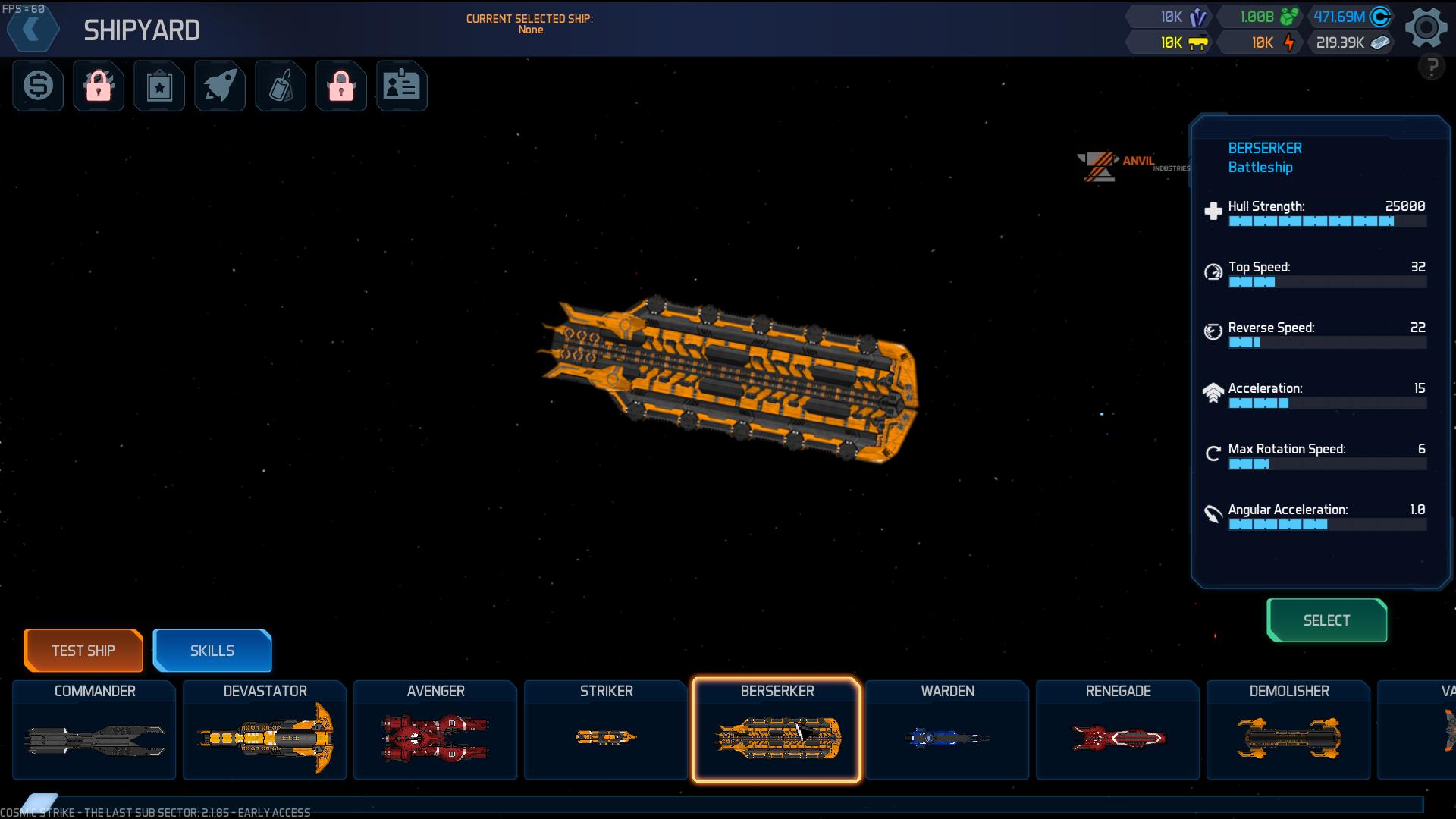Click the back arrow next to SHIPYARD
Image resolution: width=1456 pixels, height=819 pixels.
pyautogui.click(x=33, y=28)
